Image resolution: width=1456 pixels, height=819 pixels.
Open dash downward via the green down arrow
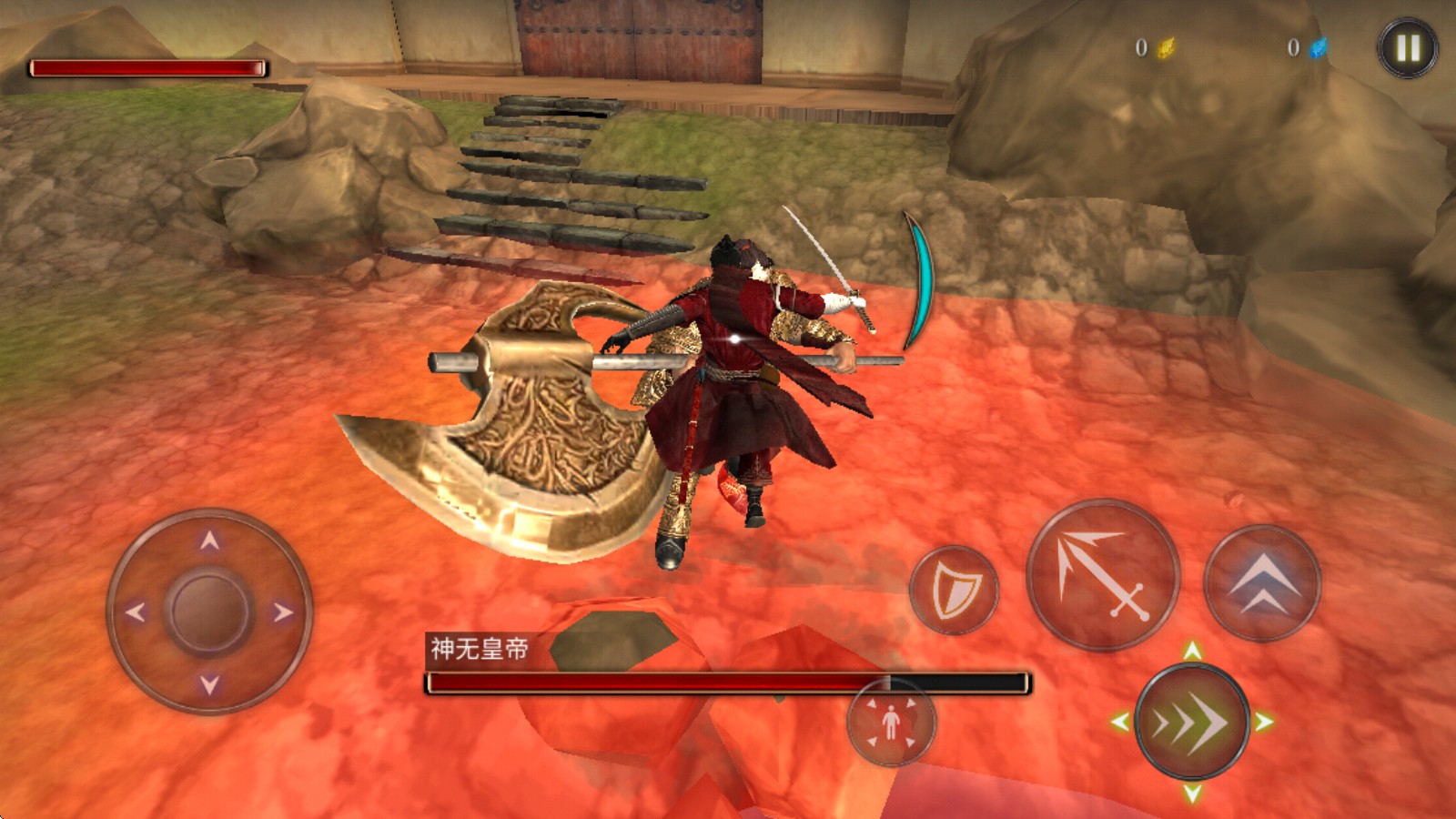tap(1192, 794)
